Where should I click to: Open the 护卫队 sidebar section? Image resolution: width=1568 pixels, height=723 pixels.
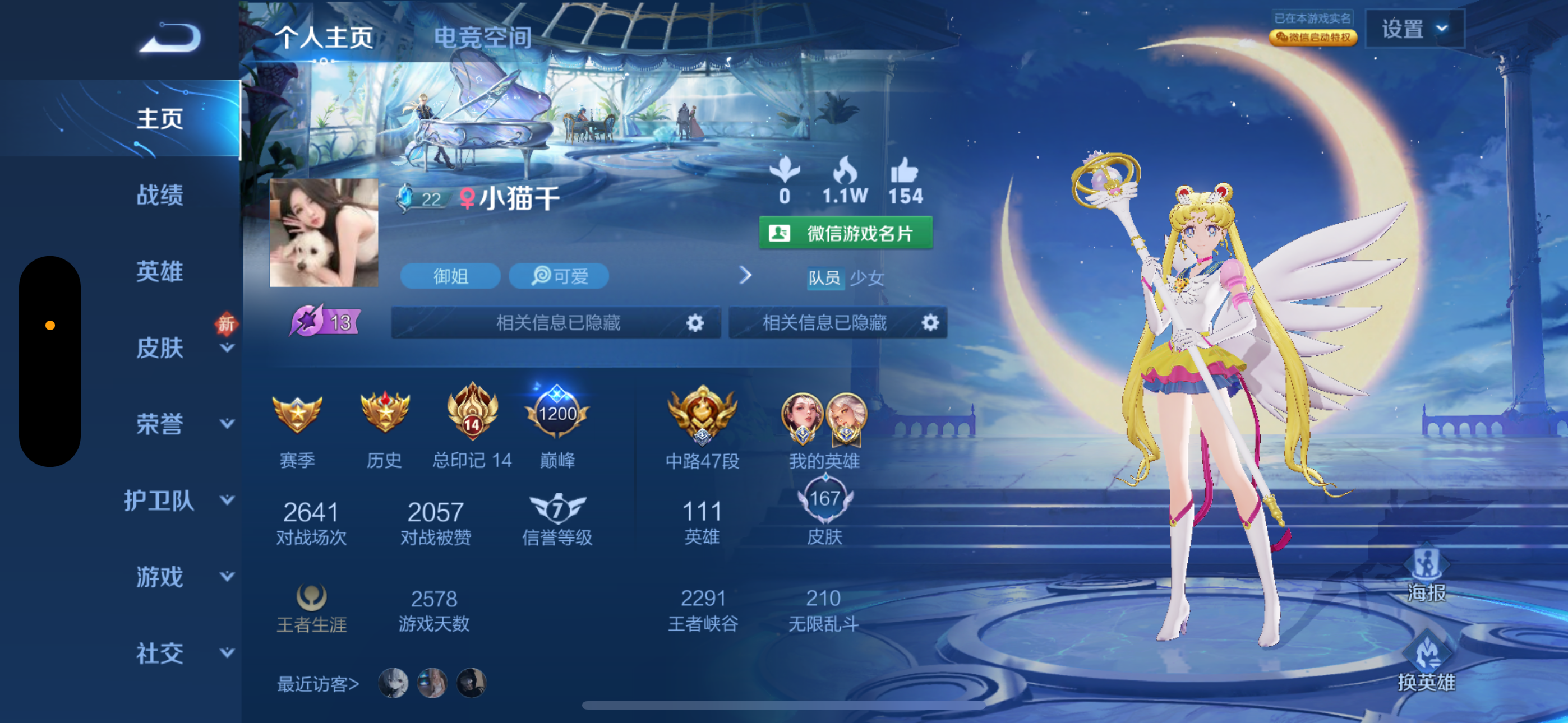coord(159,500)
